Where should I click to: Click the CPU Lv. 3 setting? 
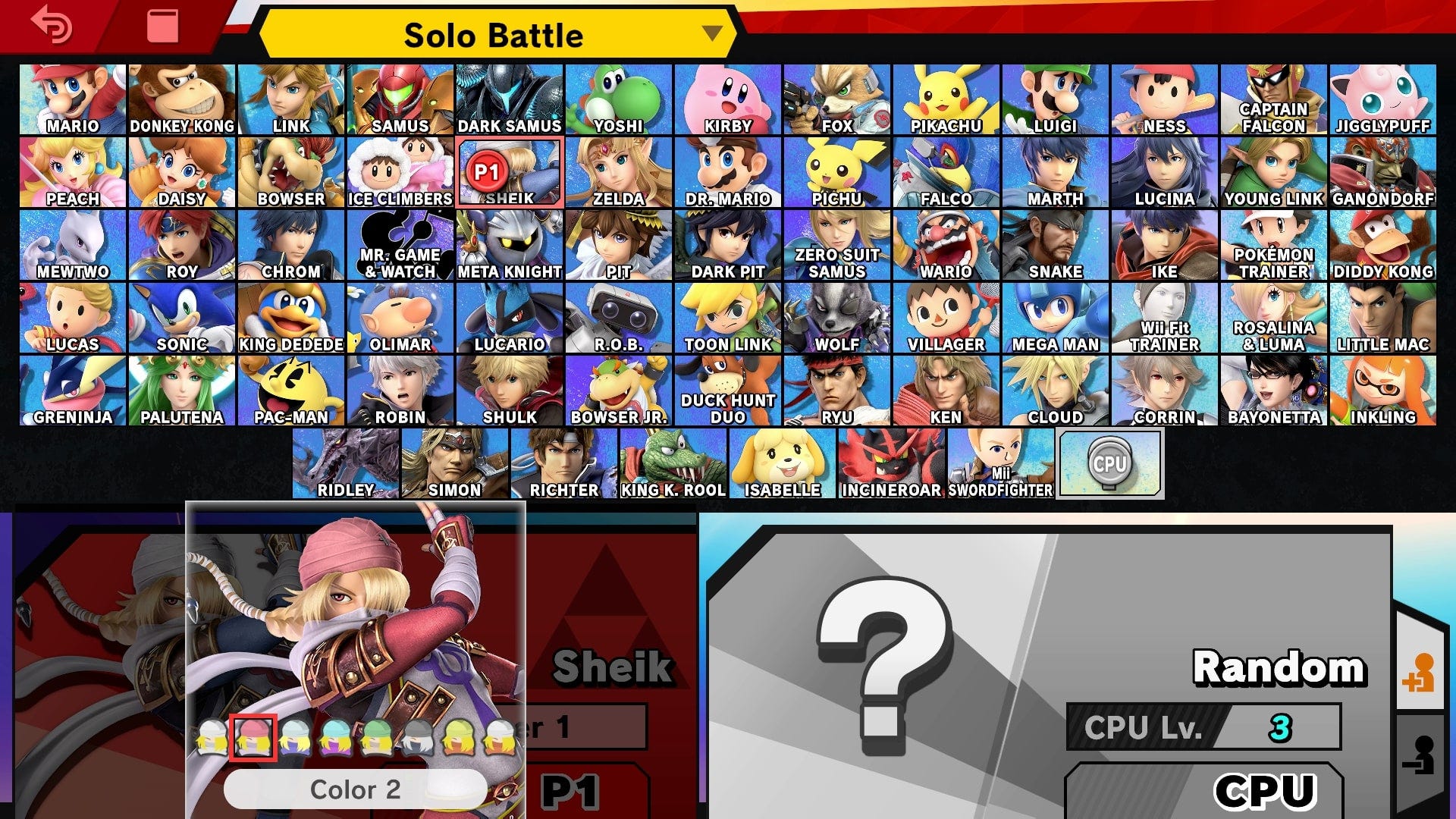[1206, 728]
